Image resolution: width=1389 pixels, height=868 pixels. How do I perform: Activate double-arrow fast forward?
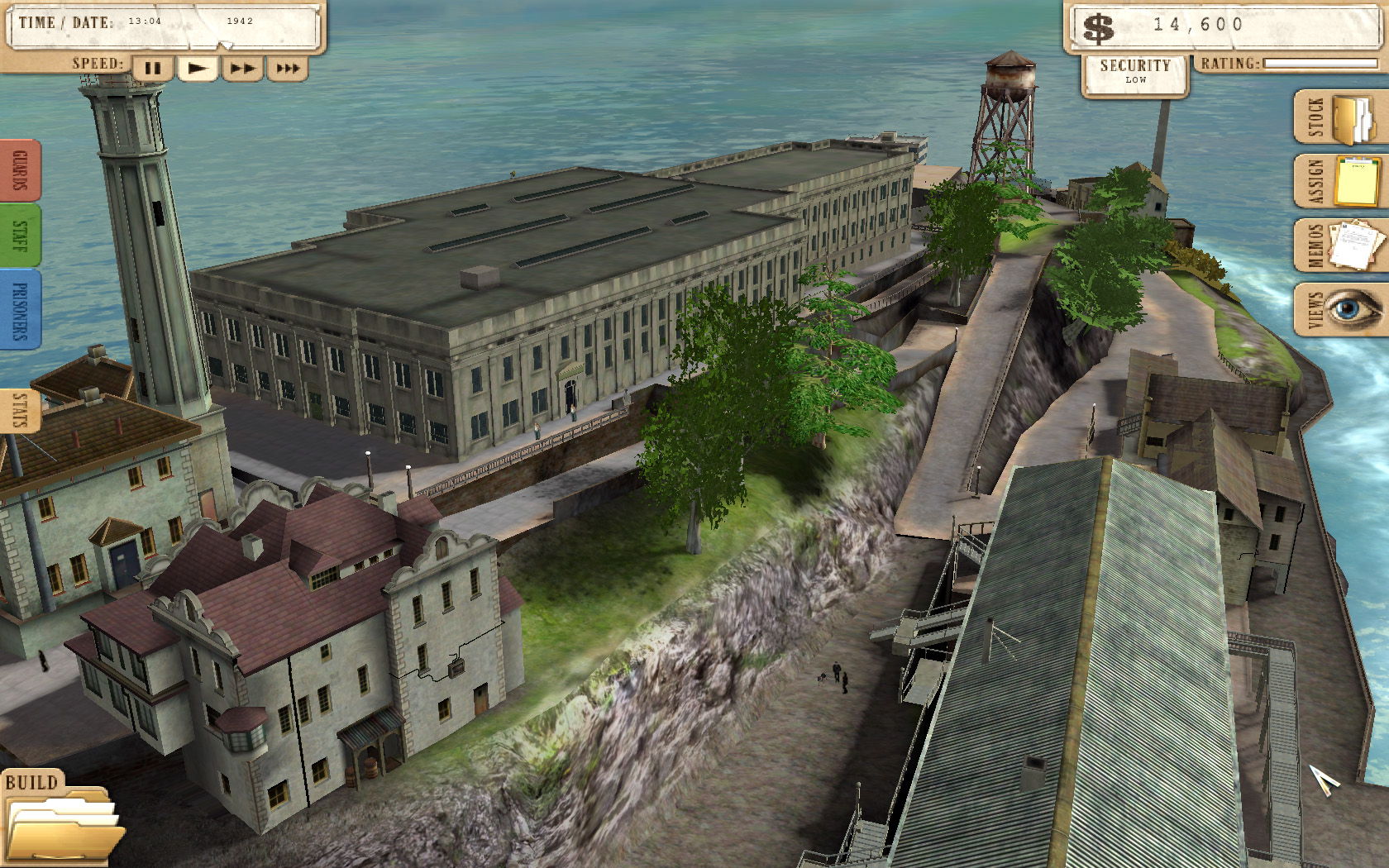point(242,69)
